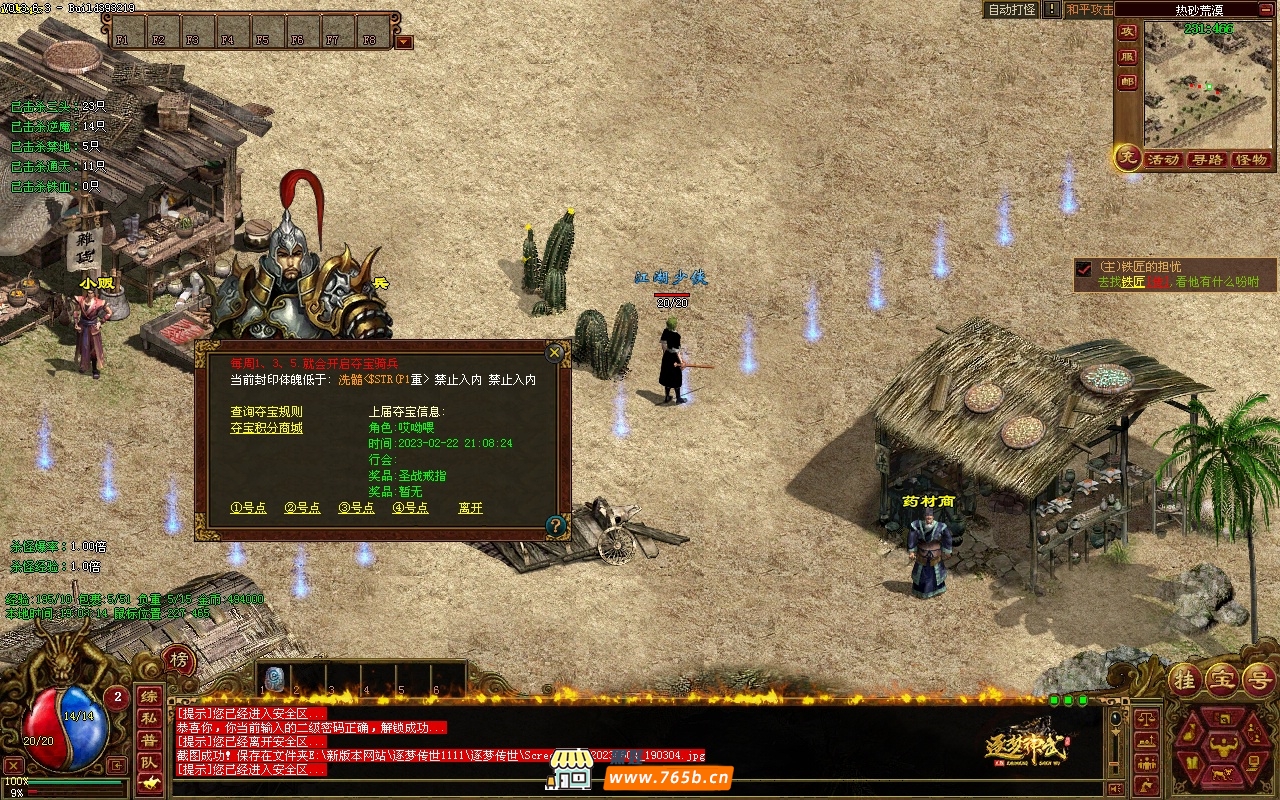Open the 寻路 pathfinding button
The height and width of the screenshot is (800, 1280).
point(1206,160)
